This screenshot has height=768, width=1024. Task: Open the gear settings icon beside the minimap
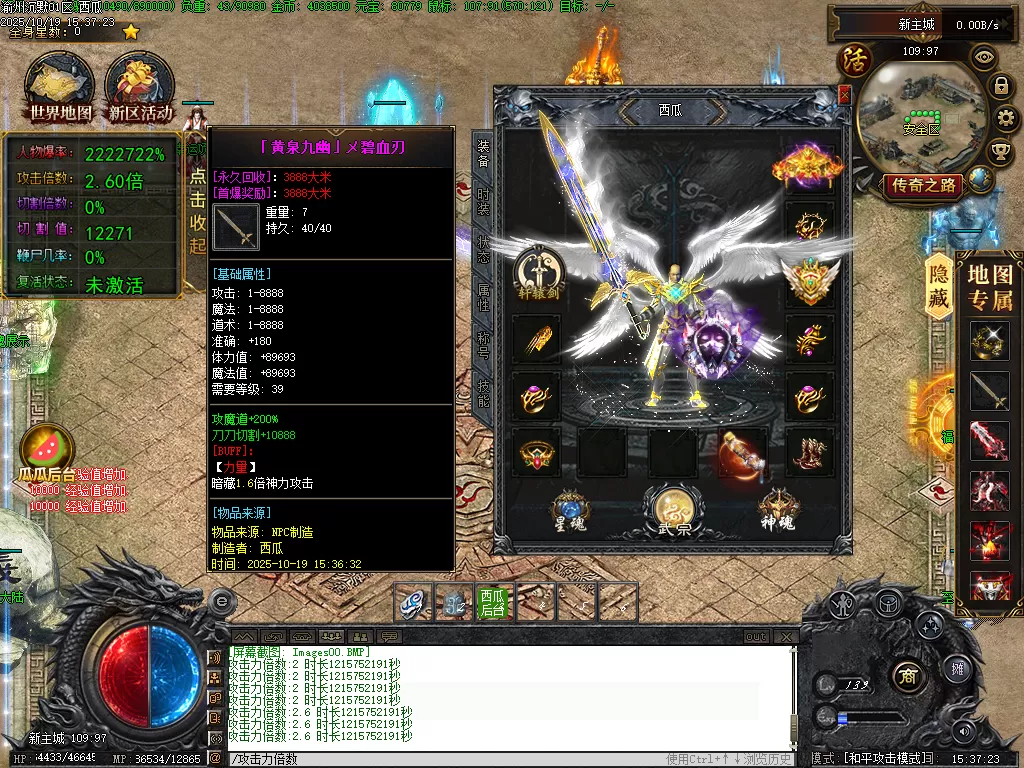[1001, 119]
